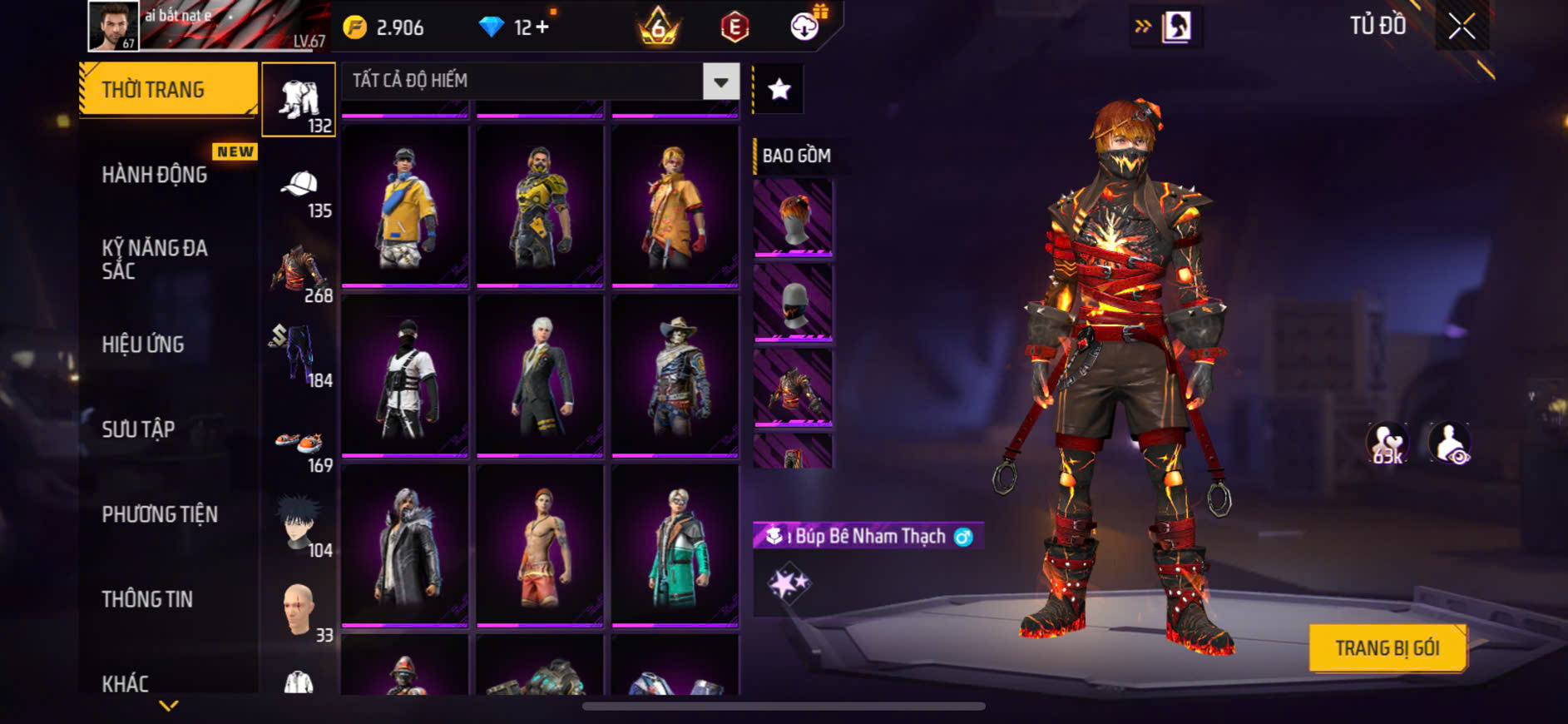Select the Hiệu Ứng category
The width and height of the screenshot is (1568, 724).
143,345
